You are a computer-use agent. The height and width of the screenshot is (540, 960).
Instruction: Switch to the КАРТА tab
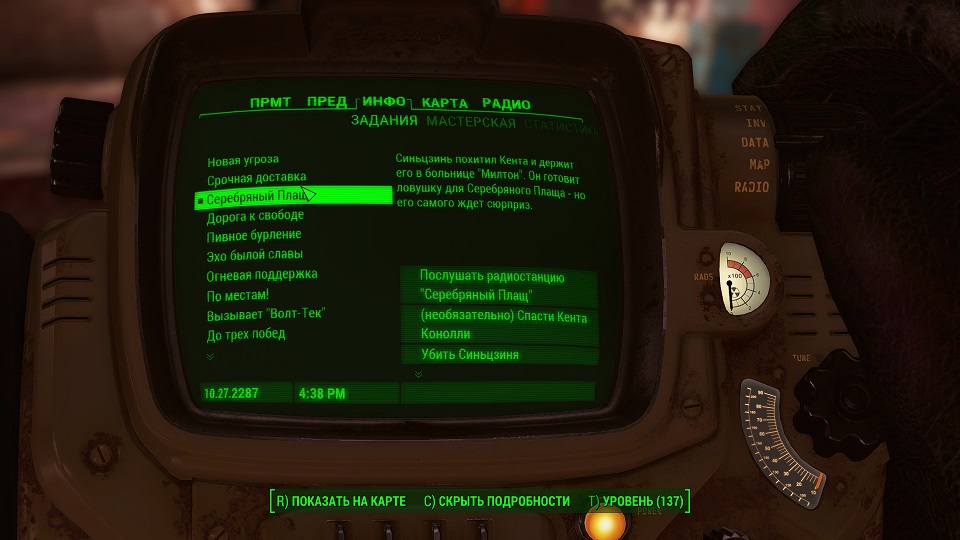coord(445,103)
